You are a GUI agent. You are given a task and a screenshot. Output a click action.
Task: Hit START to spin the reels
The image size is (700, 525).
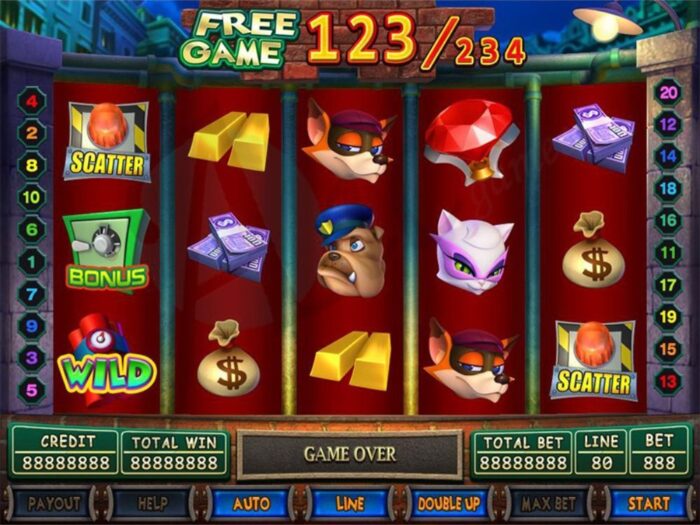coord(647,502)
